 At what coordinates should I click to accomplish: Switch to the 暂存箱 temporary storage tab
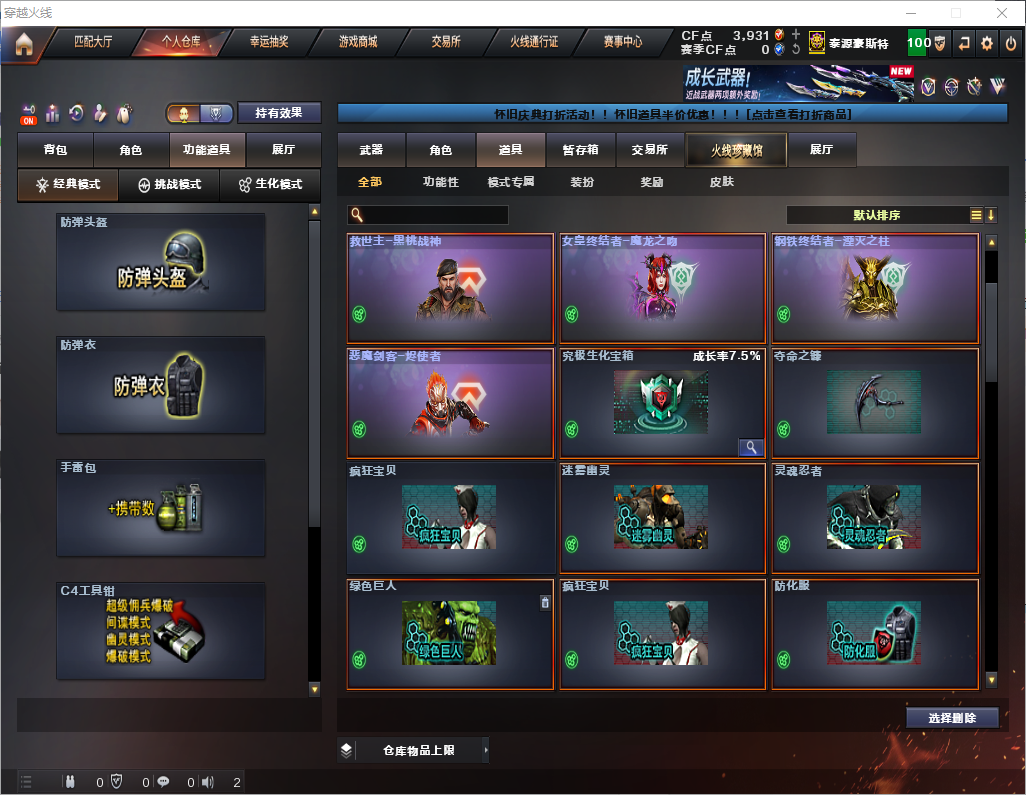point(580,150)
